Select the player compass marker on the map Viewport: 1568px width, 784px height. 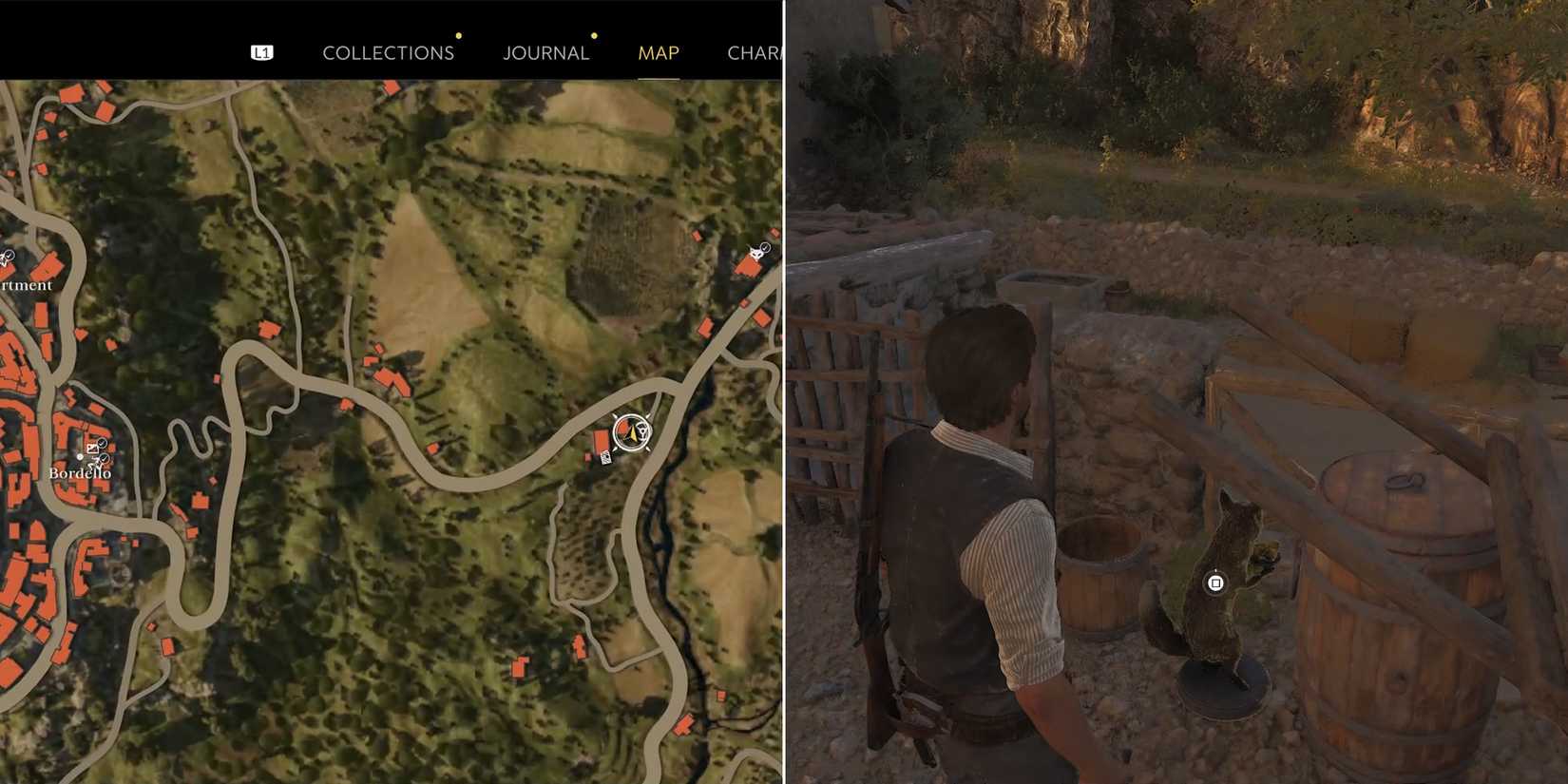[x=631, y=434]
